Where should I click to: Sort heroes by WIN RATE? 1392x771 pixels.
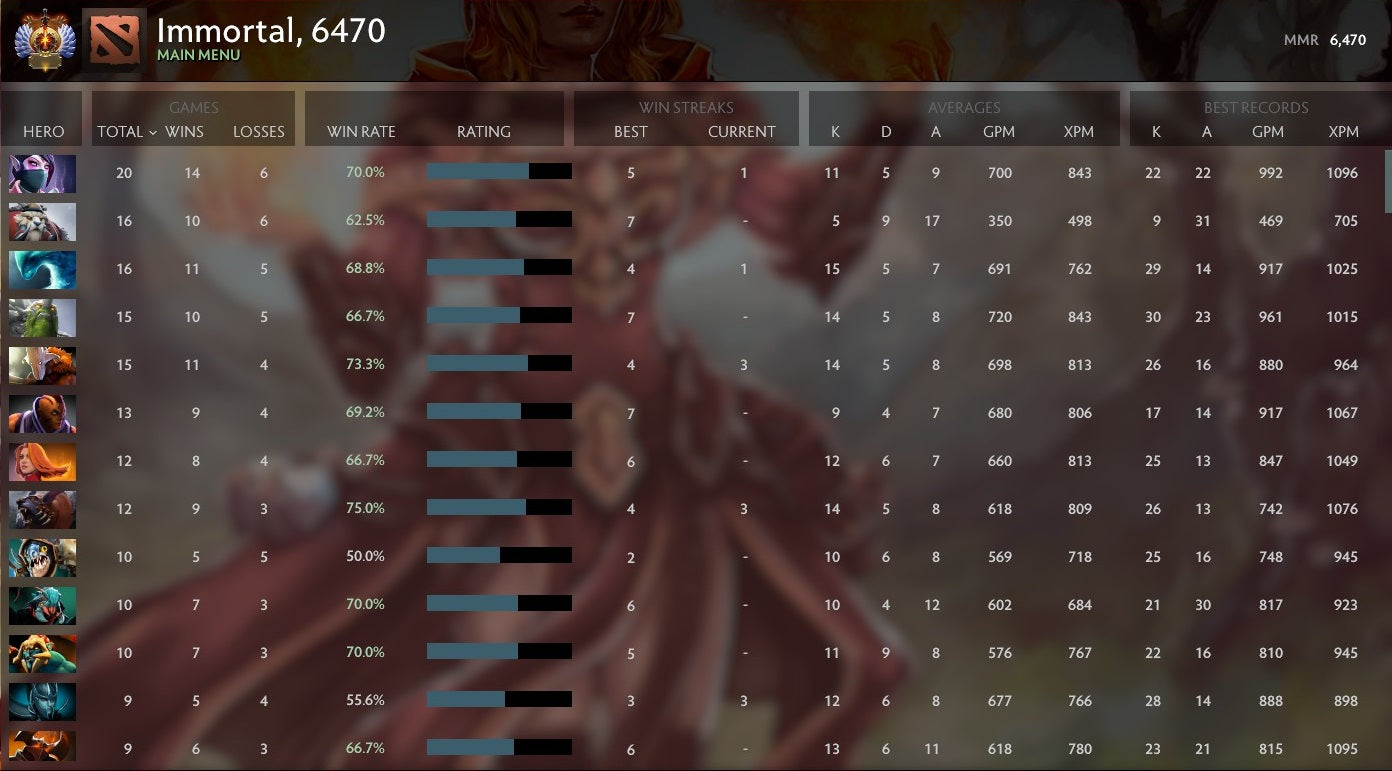(359, 131)
